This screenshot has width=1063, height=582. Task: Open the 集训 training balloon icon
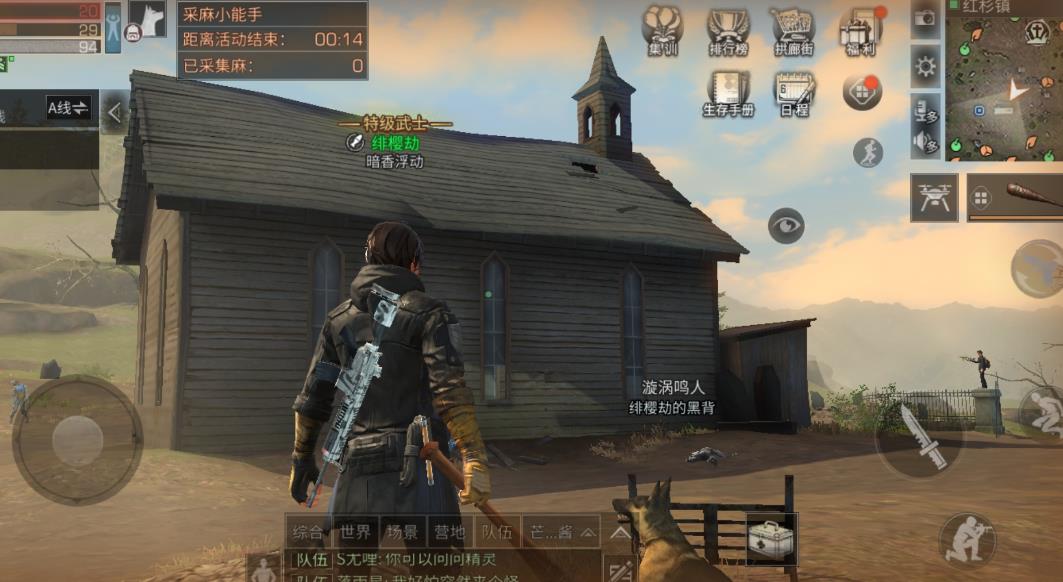(x=662, y=30)
